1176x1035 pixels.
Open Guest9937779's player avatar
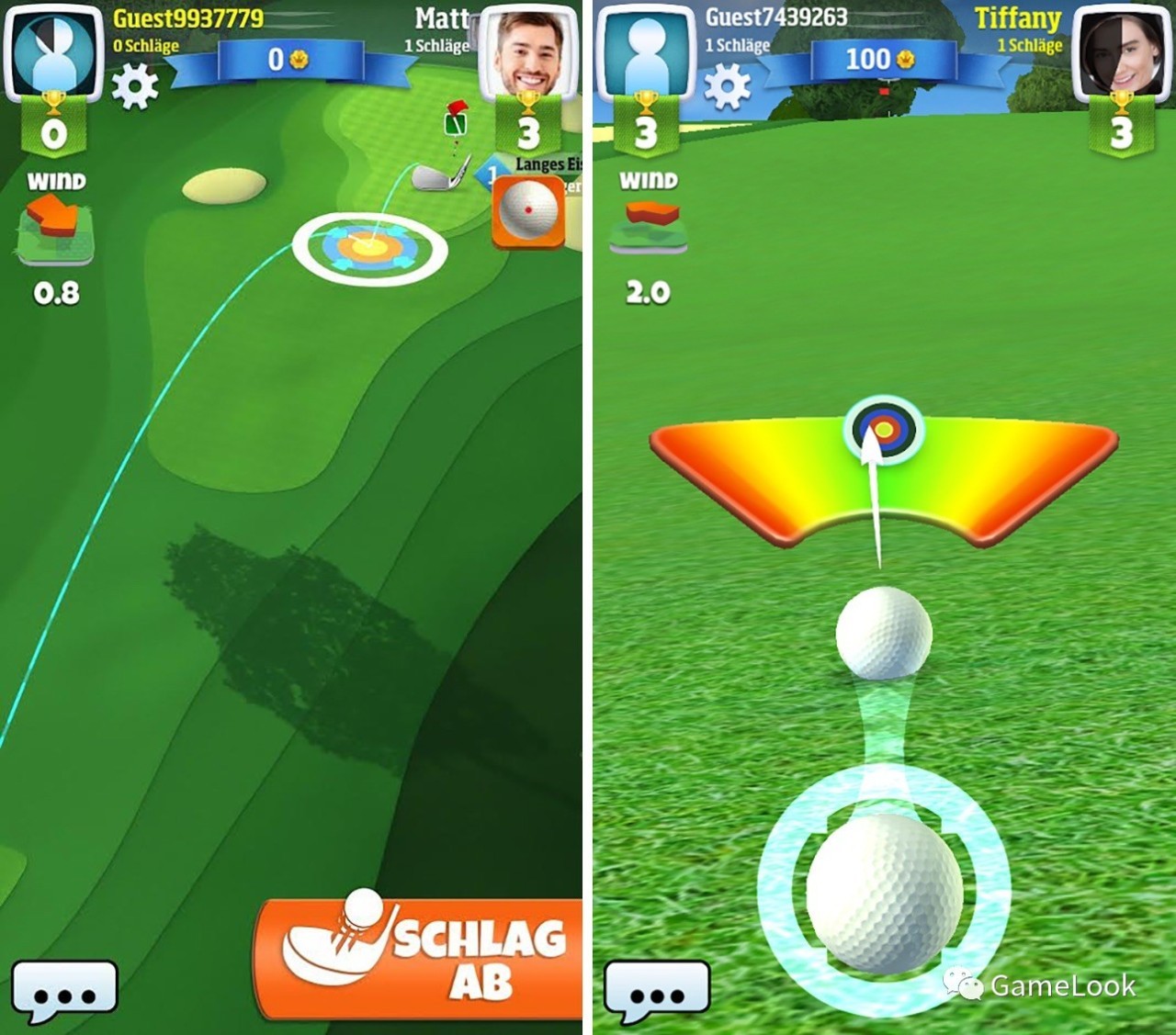click(x=52, y=52)
